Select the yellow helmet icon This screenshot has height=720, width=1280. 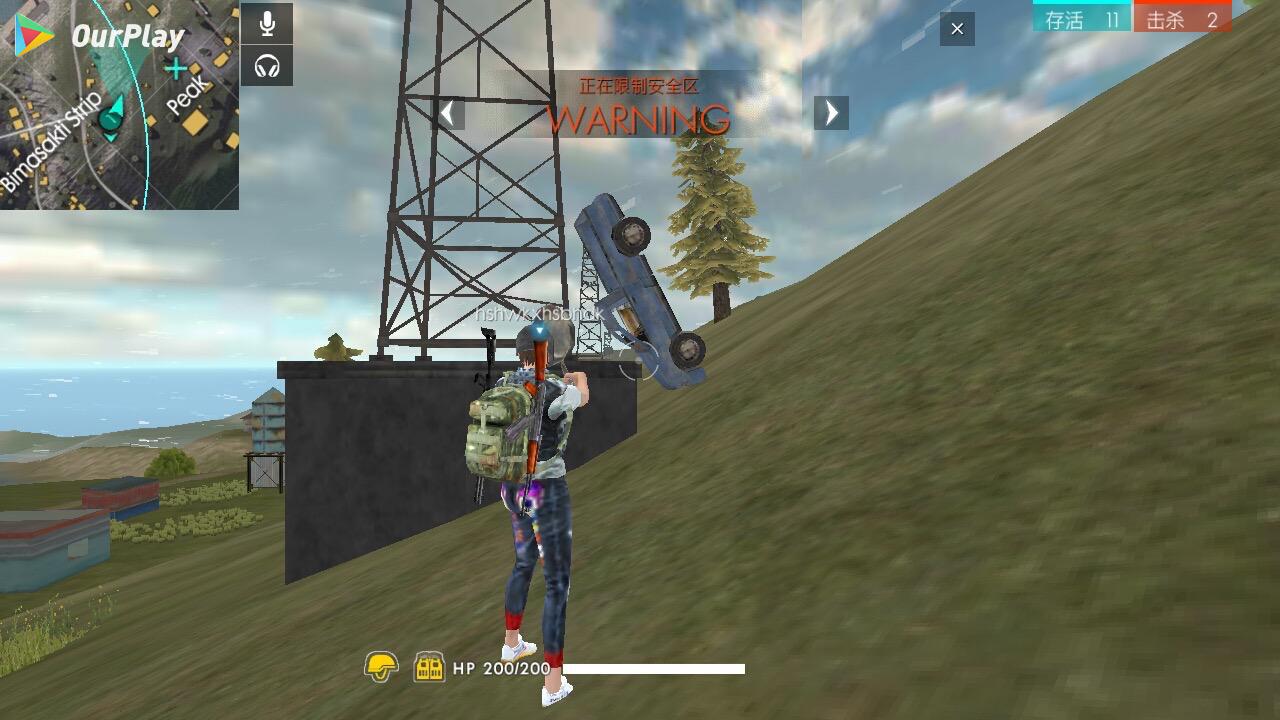[x=381, y=666]
